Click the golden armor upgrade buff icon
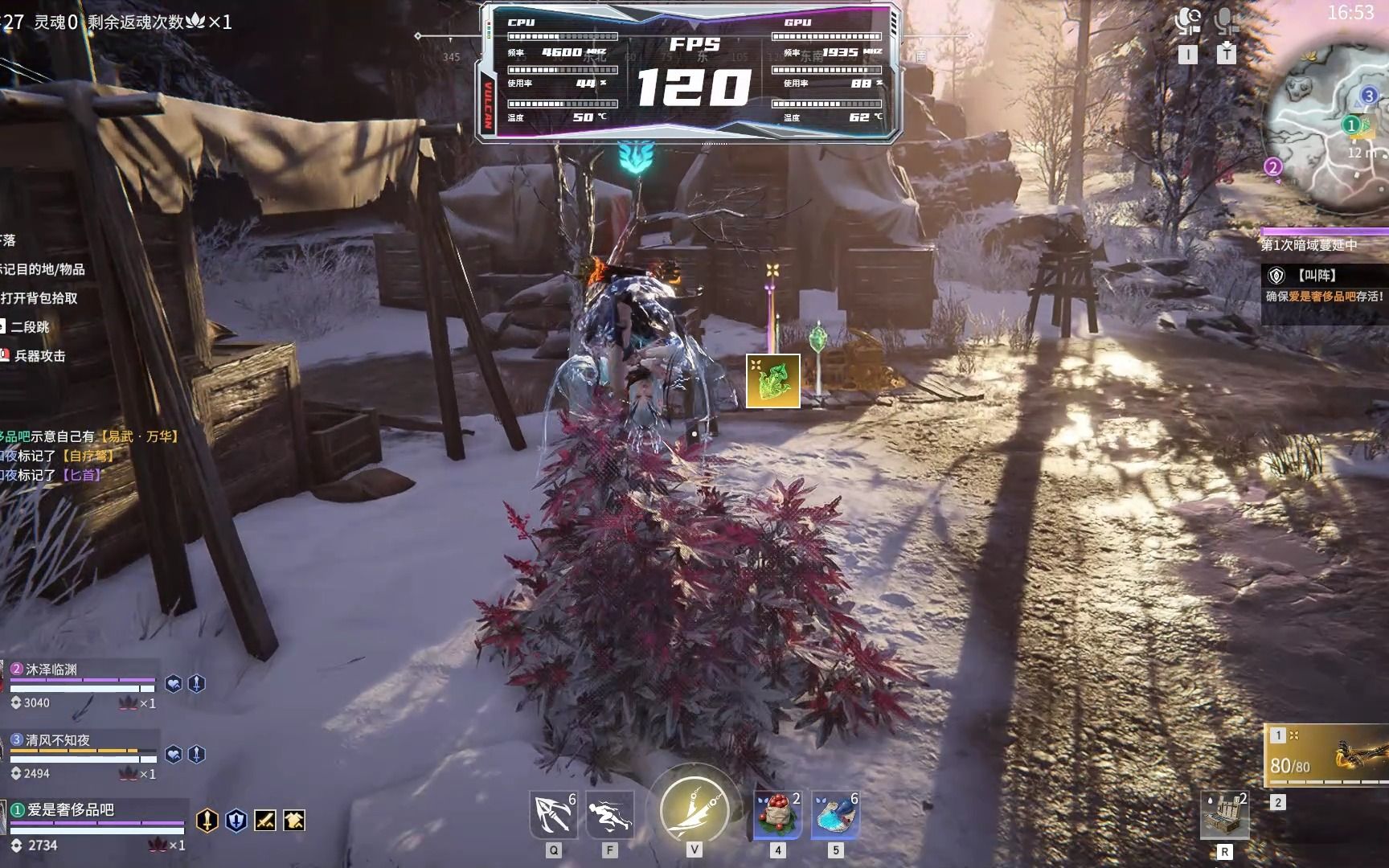The height and width of the screenshot is (868, 1389). (x=294, y=821)
